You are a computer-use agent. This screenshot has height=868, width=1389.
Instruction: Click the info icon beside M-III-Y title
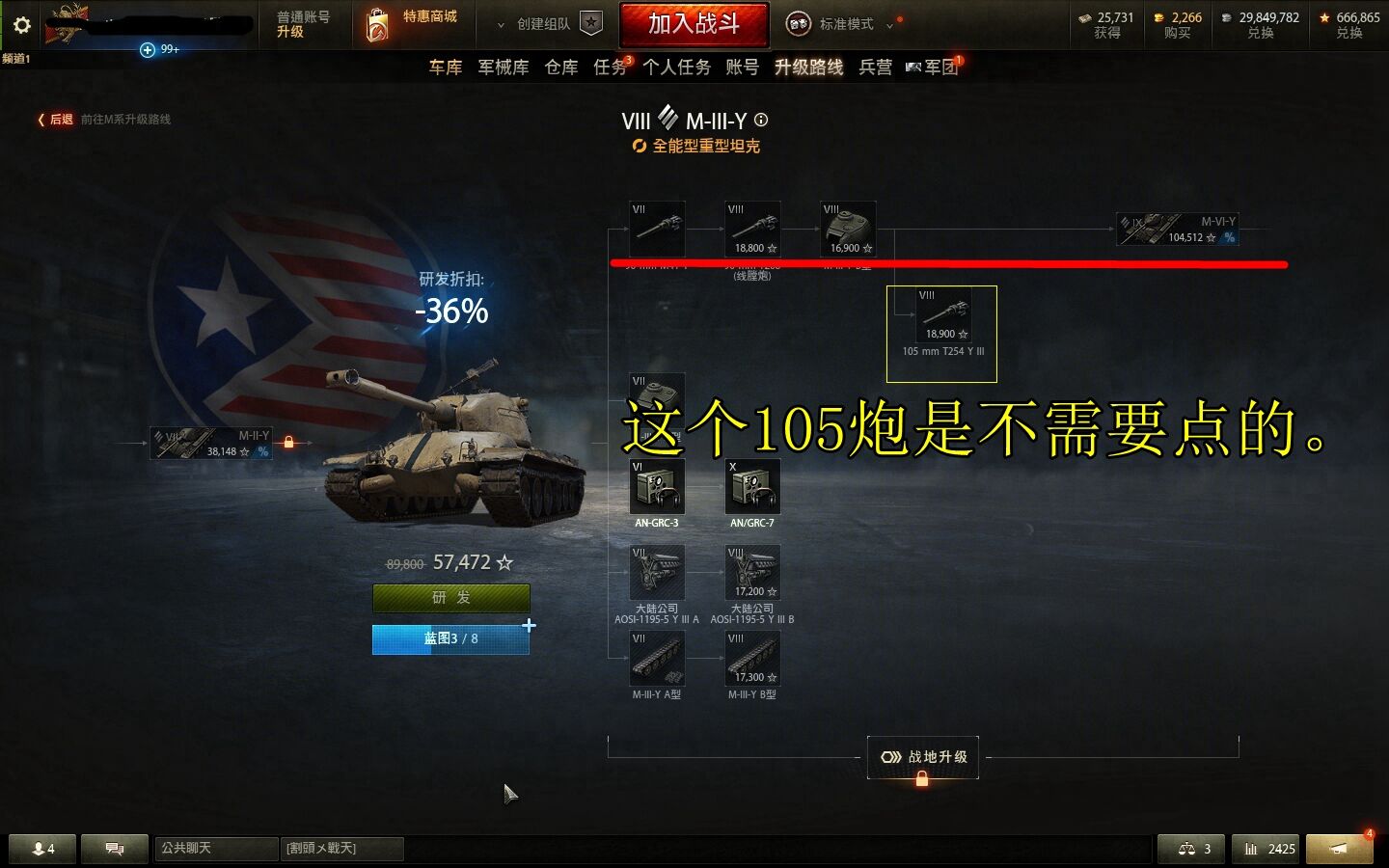tap(761, 121)
